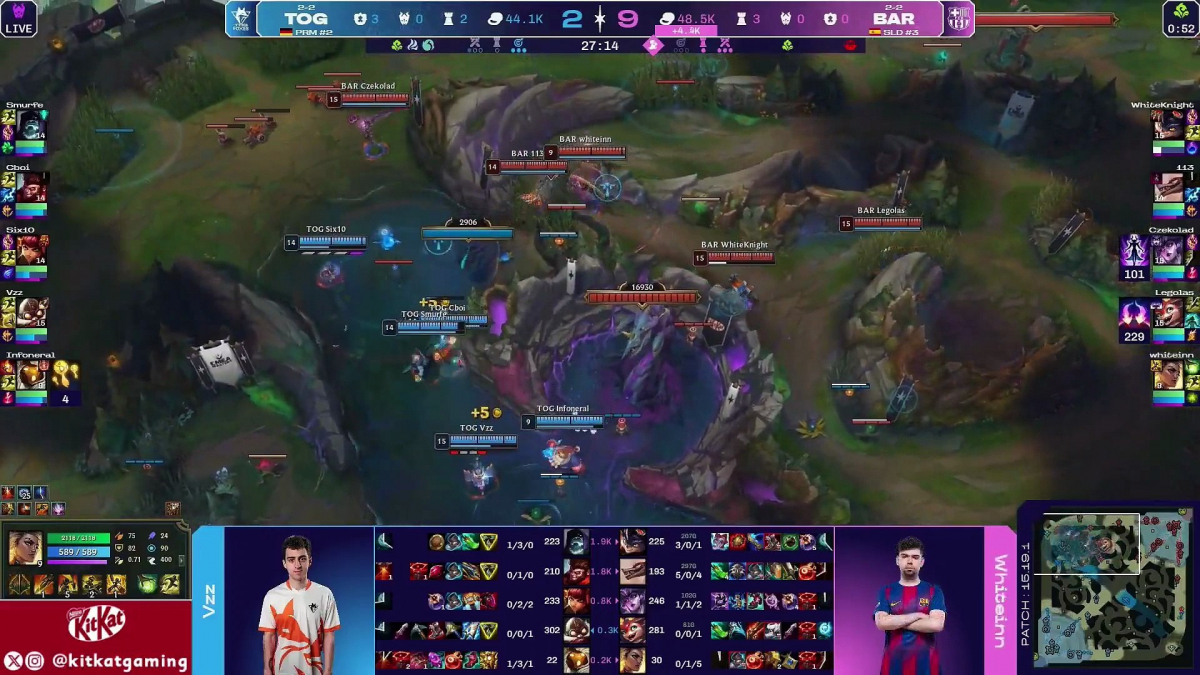The image size is (1200, 675).
Task: Select the TOG team name in the top bar
Action: (x=305, y=19)
